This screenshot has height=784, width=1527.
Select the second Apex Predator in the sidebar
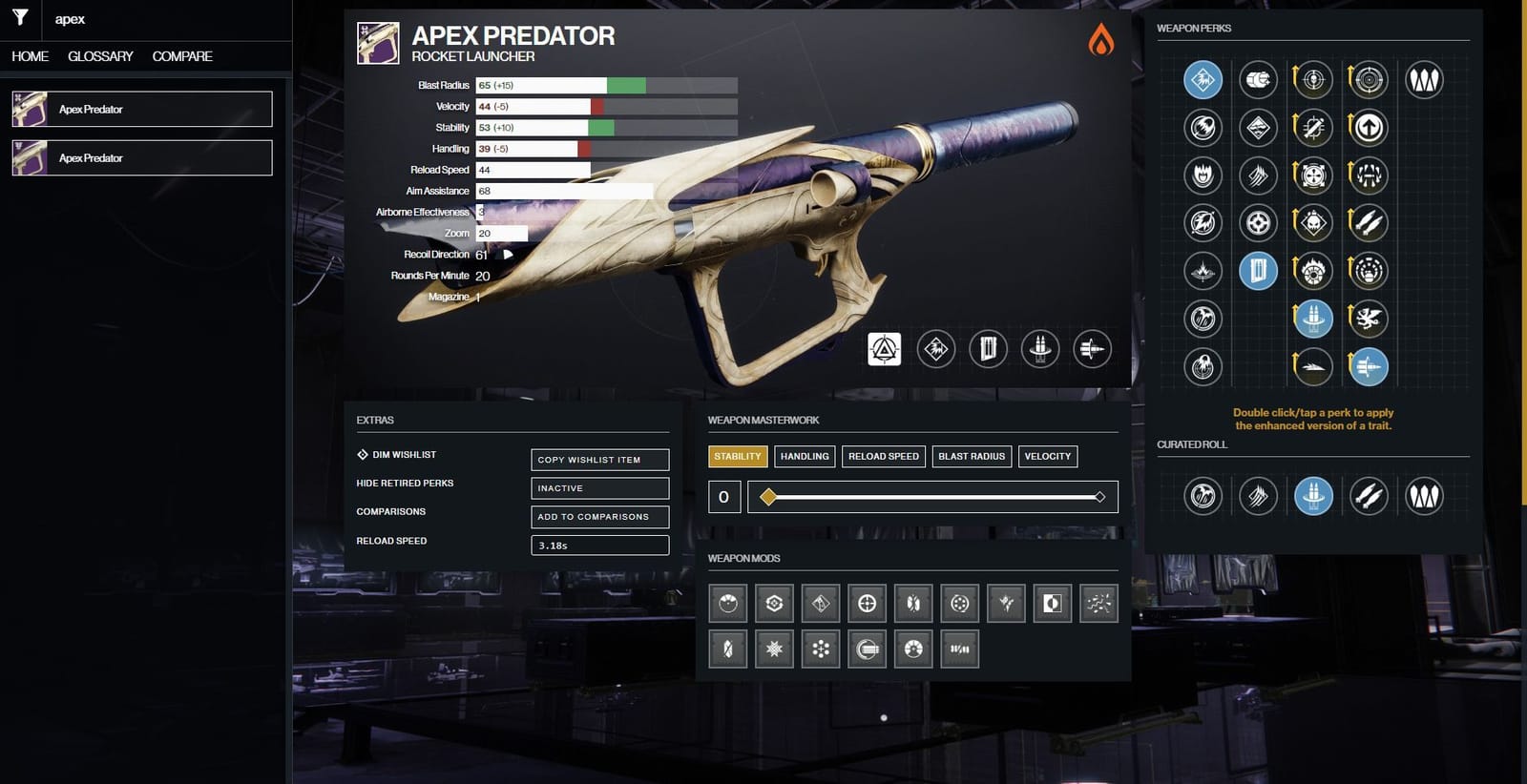[x=141, y=157]
